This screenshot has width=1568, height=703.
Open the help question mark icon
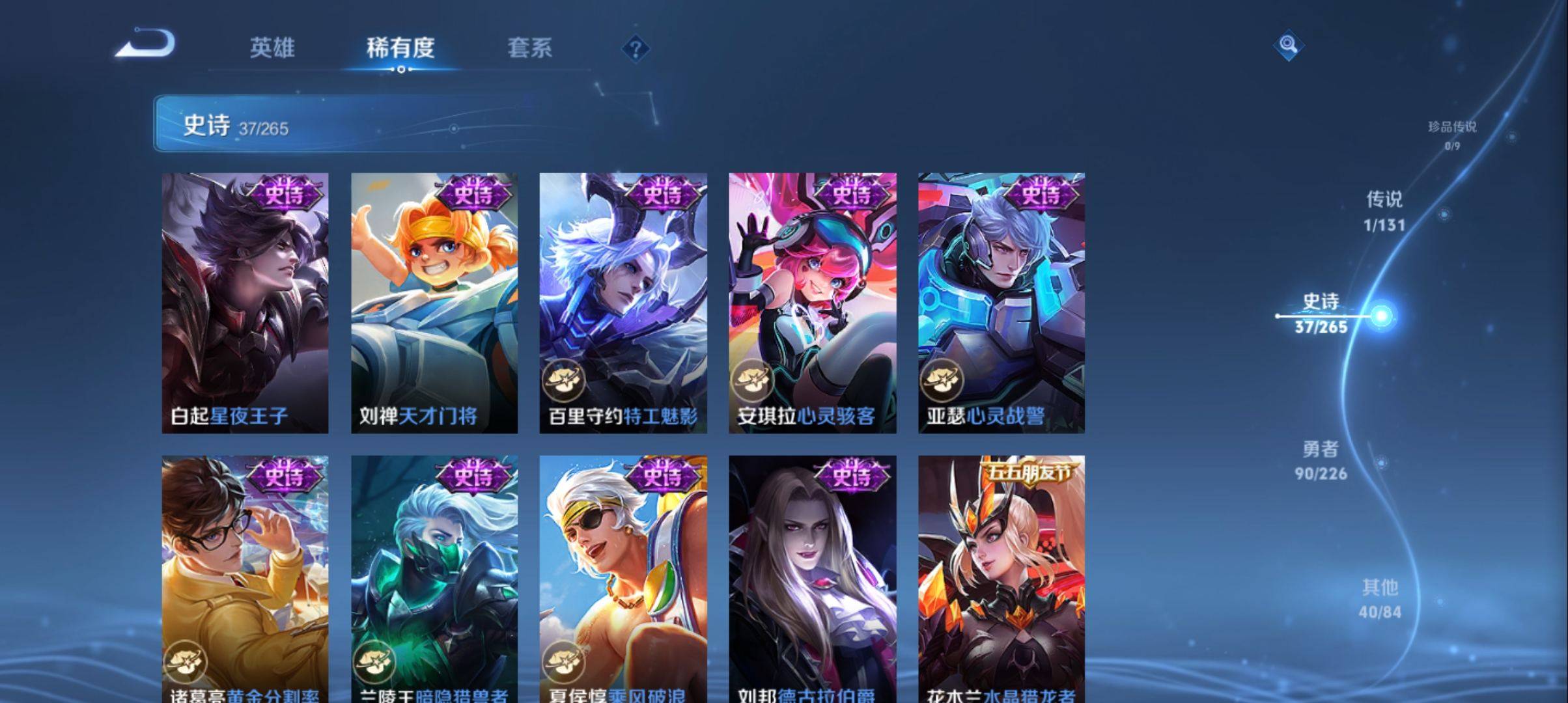pos(636,49)
